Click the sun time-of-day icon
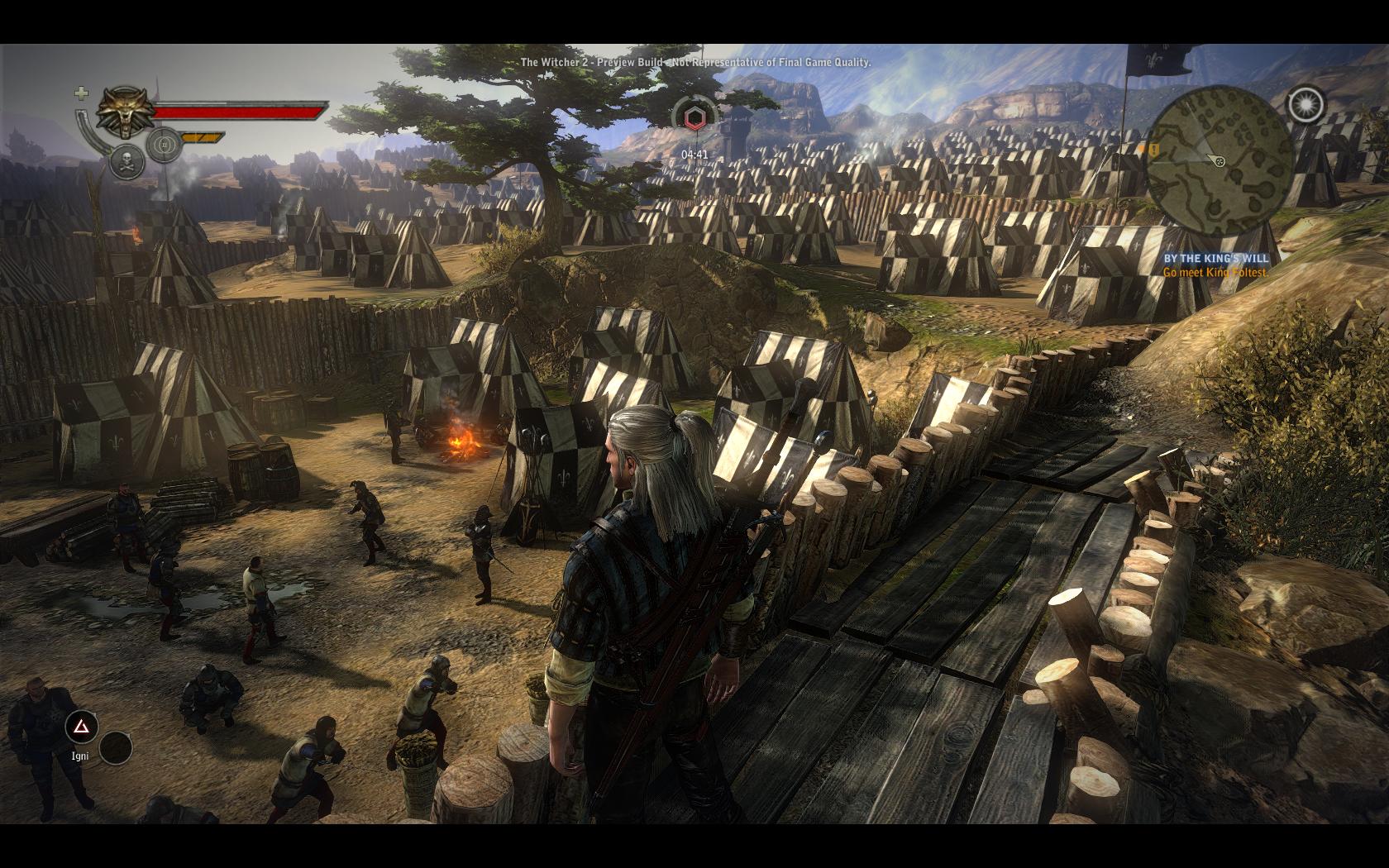 coord(1305,105)
